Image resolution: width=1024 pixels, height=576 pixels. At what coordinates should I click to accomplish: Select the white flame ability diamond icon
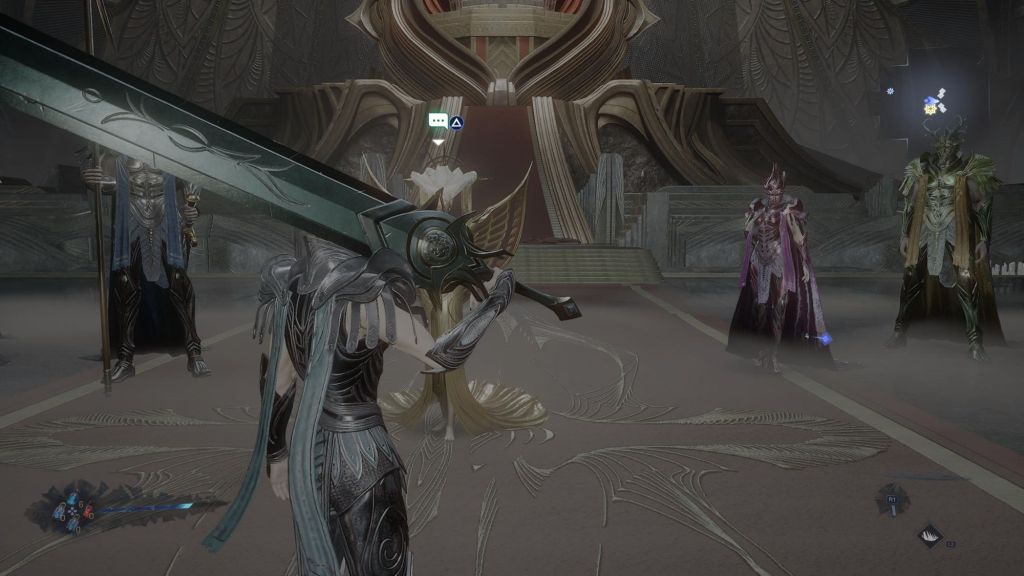click(x=931, y=535)
